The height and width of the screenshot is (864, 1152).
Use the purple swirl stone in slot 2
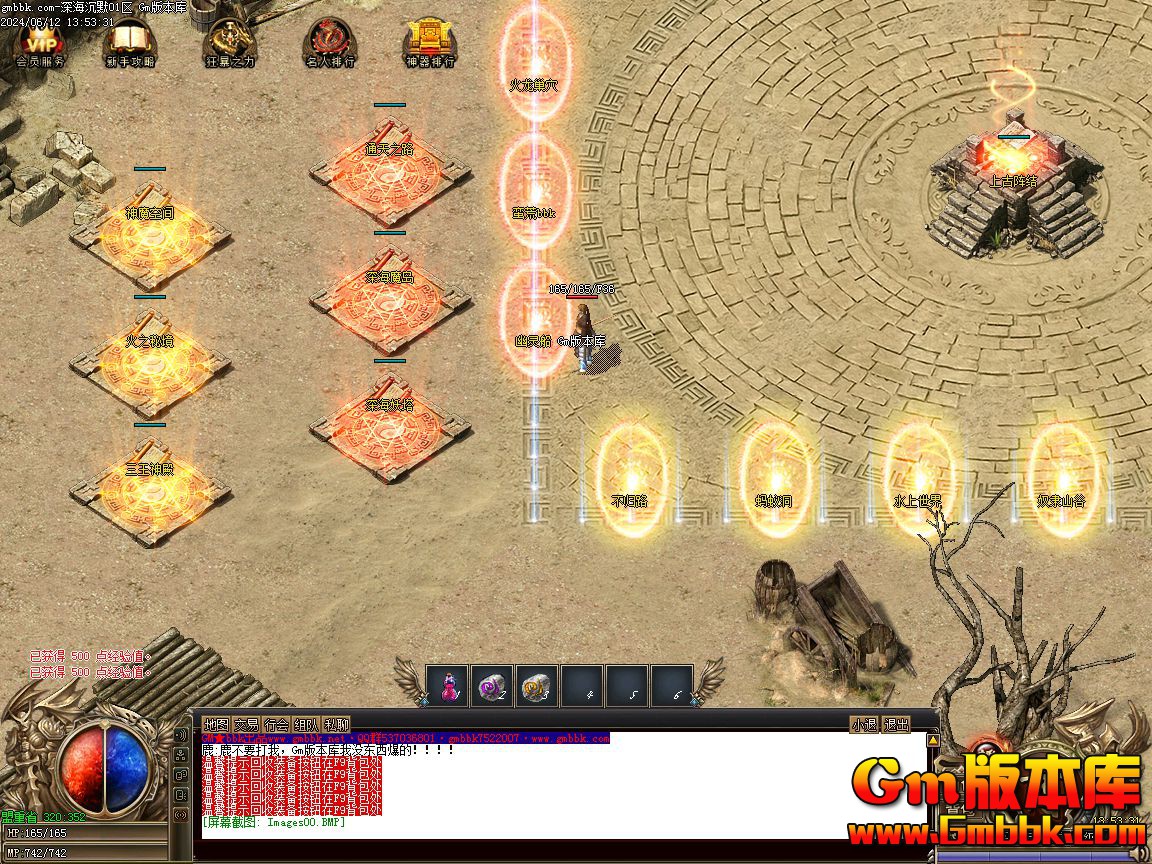tap(492, 685)
